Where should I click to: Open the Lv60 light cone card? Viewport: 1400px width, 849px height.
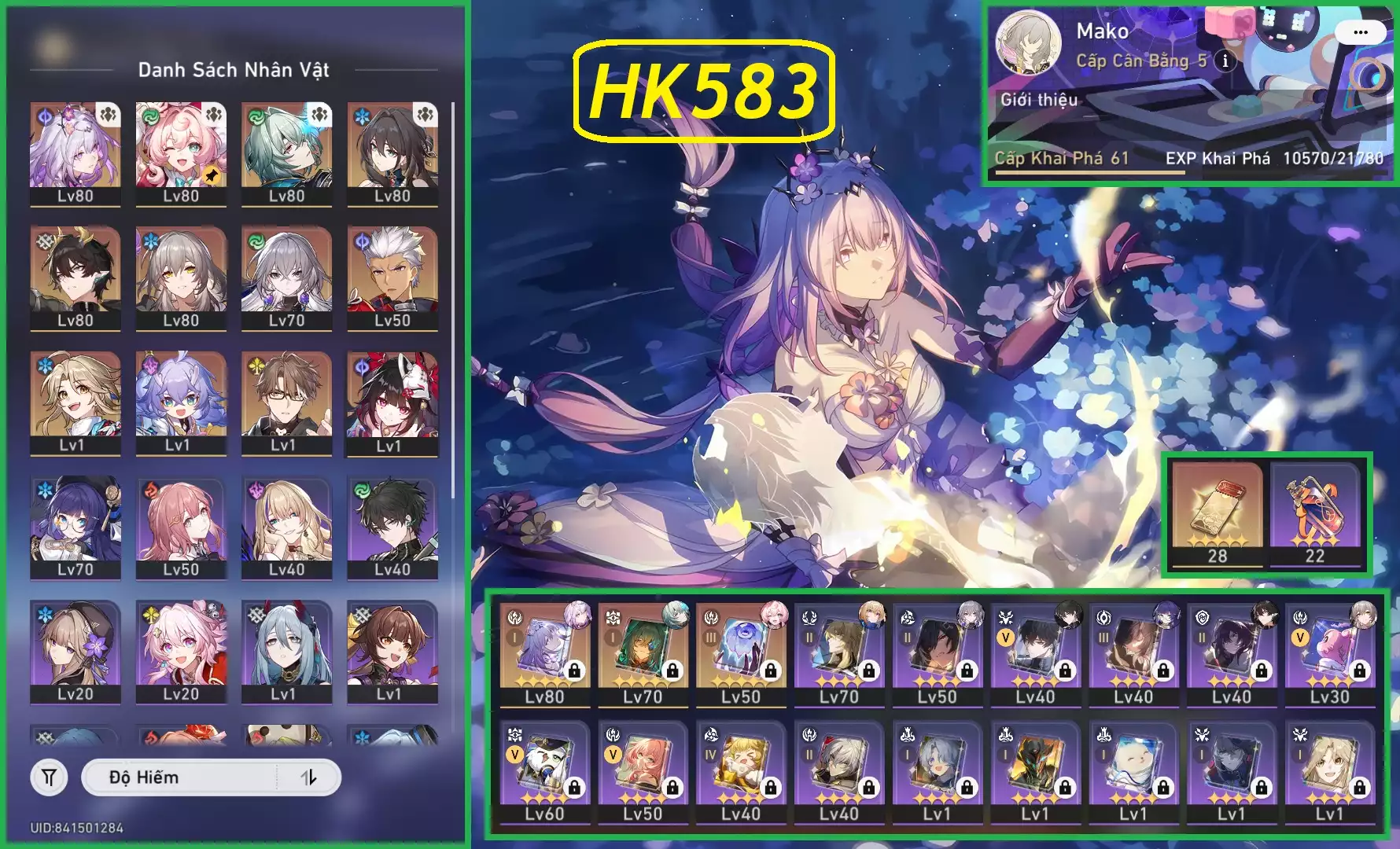coord(544,770)
